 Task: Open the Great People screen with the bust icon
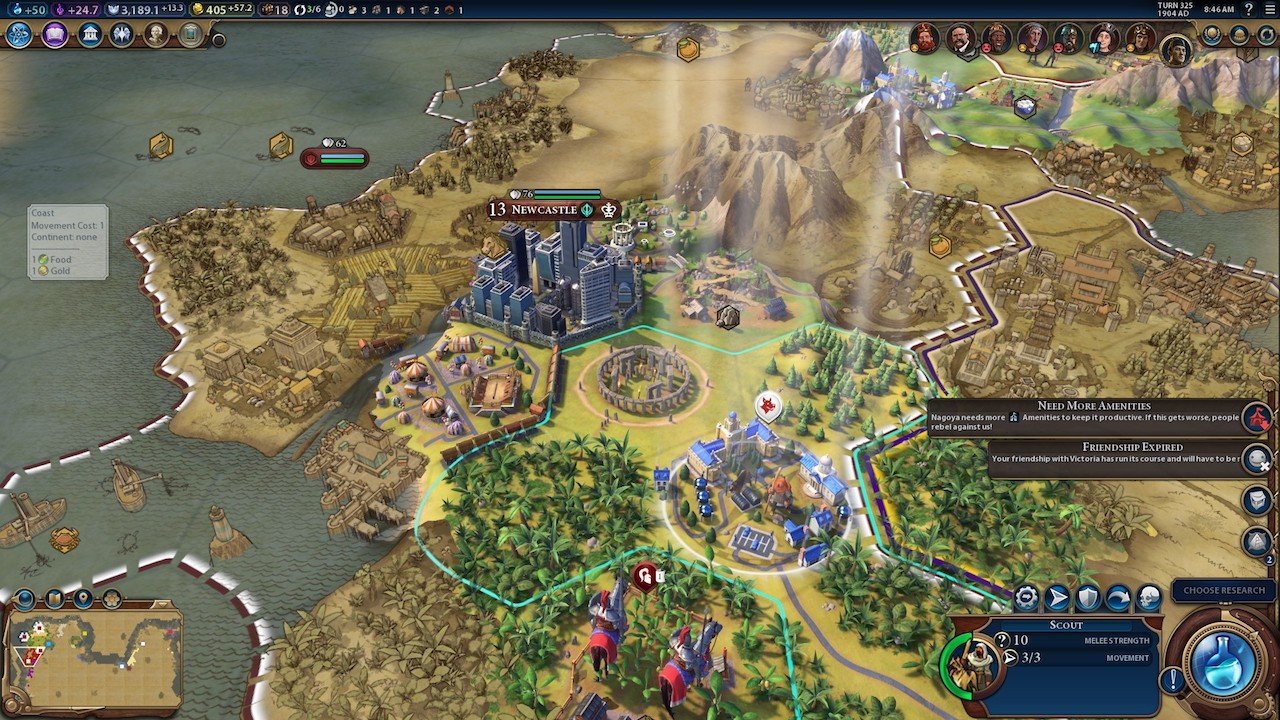(x=156, y=35)
